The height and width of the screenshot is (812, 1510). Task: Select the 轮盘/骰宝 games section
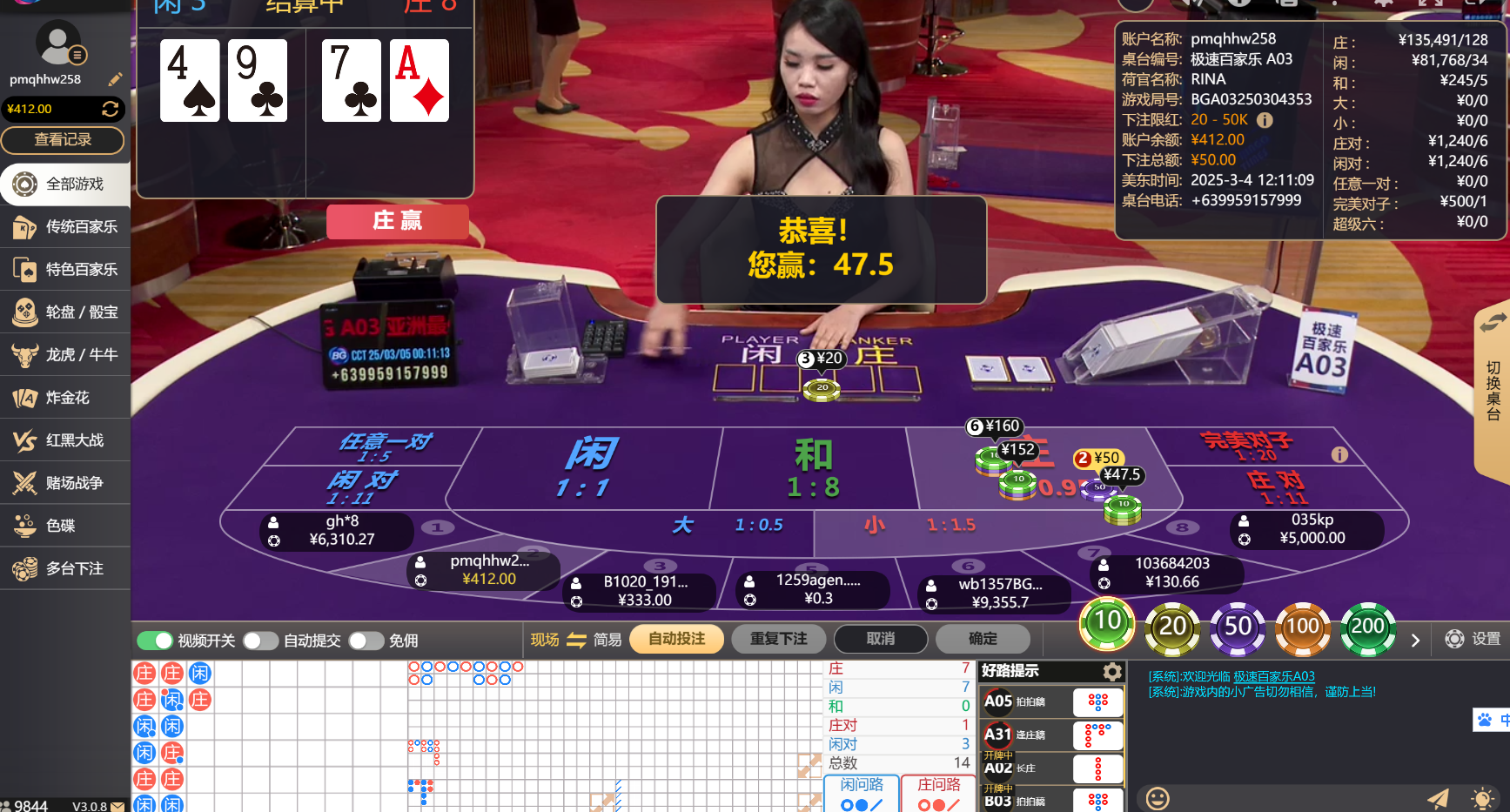click(65, 312)
